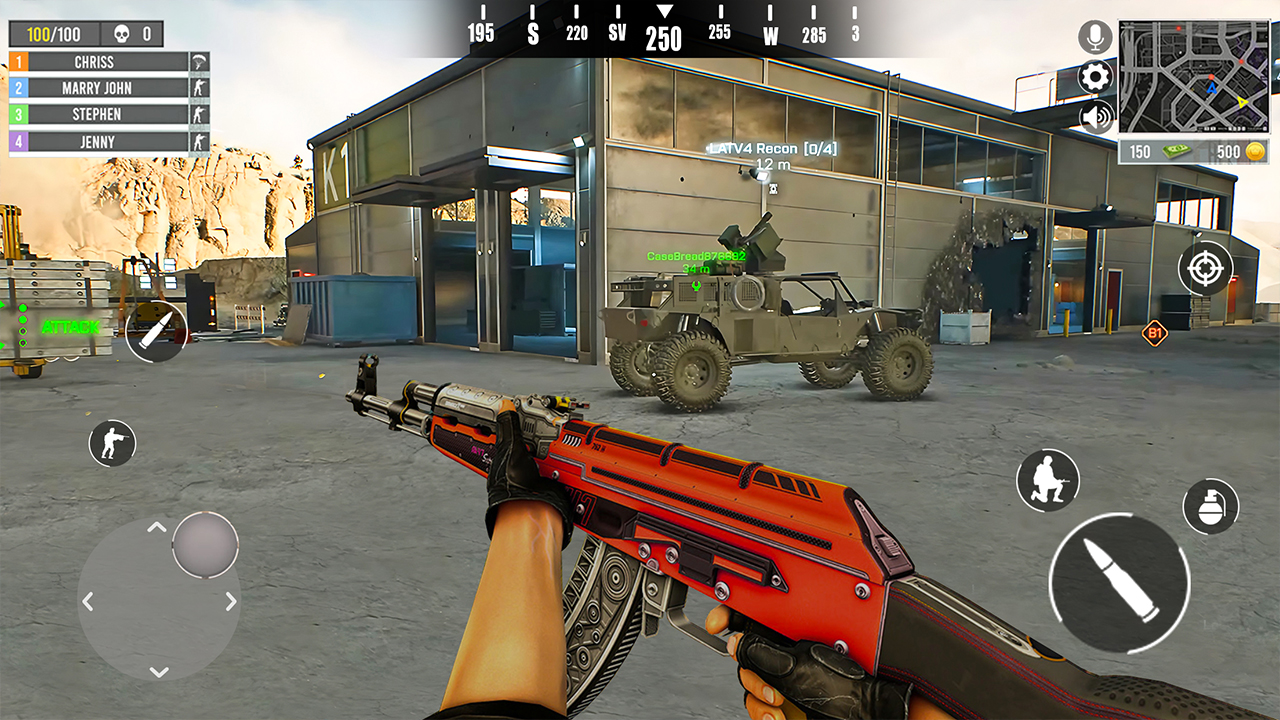This screenshot has width=1280, height=720.
Task: Mute the game speaker audio
Action: [x=1094, y=115]
